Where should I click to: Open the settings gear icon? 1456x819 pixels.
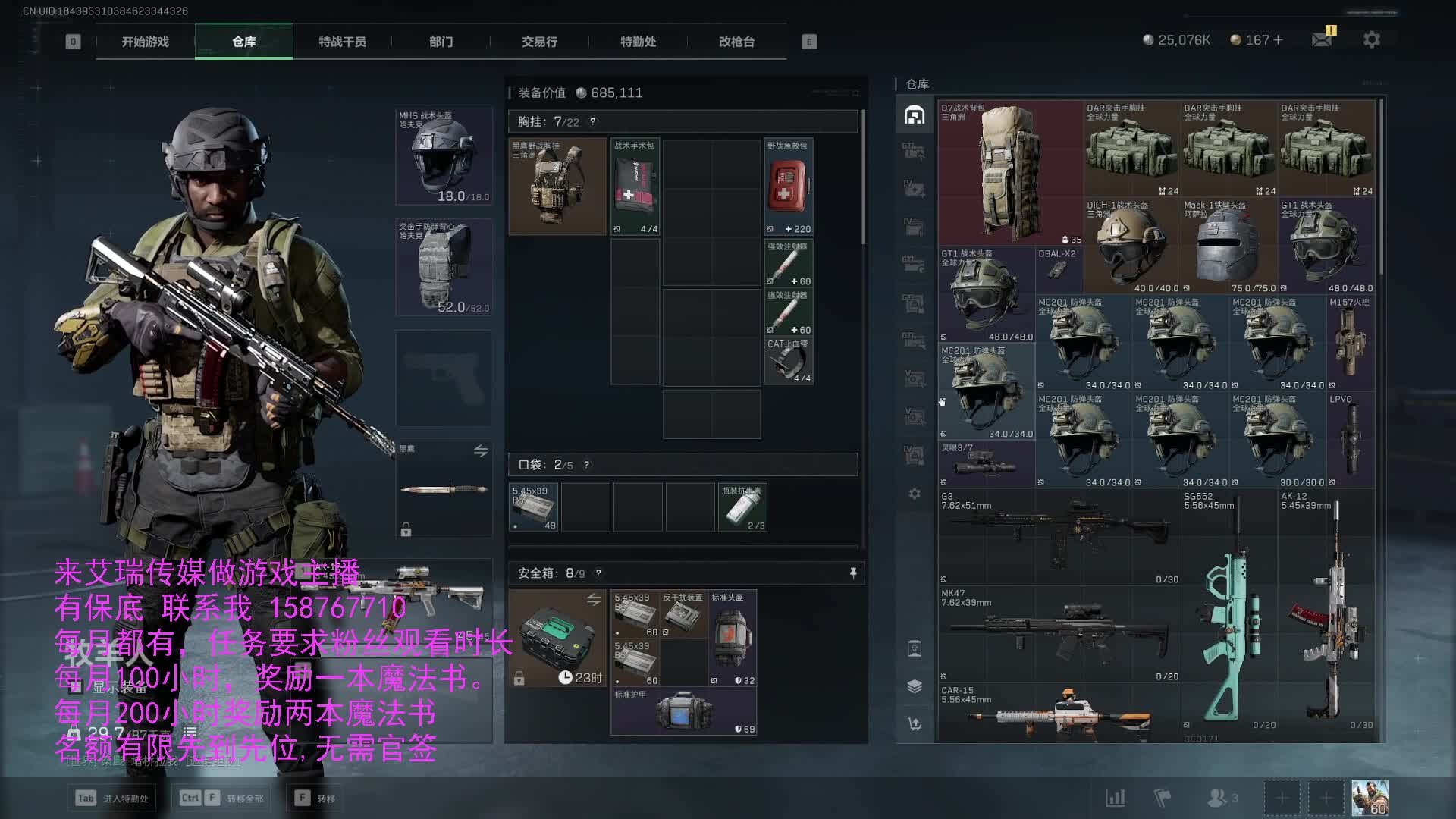click(x=1371, y=39)
